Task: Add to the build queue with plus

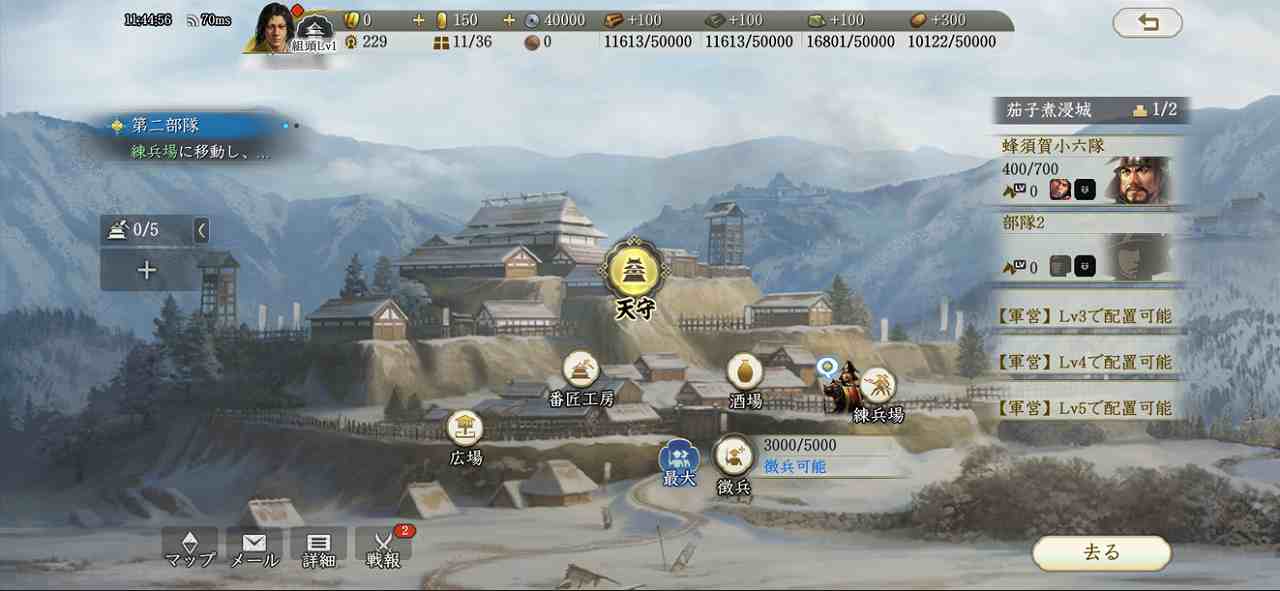Action: coord(147,270)
